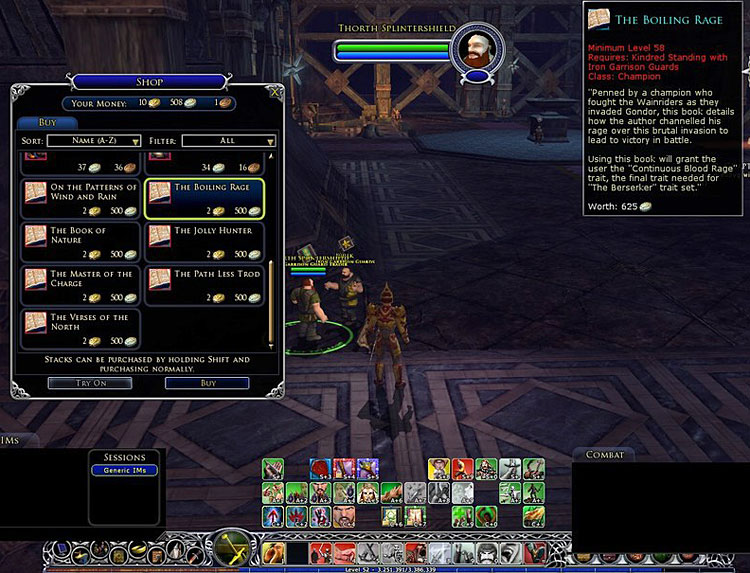
Task: Buy the selected shop item
Action: pos(207,383)
